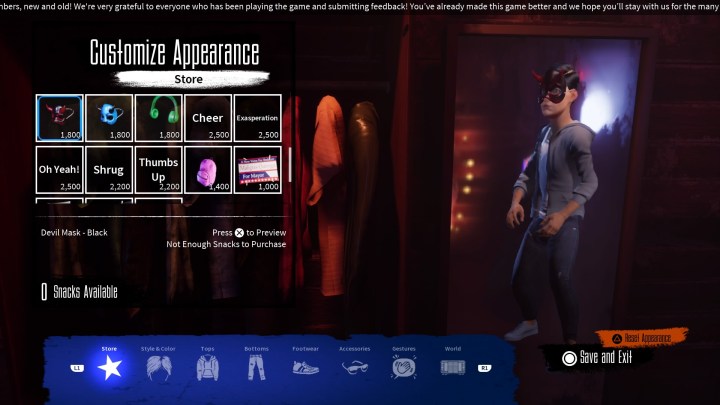720x405 pixels.
Task: Open the Bottoms tab
Action: click(256, 366)
